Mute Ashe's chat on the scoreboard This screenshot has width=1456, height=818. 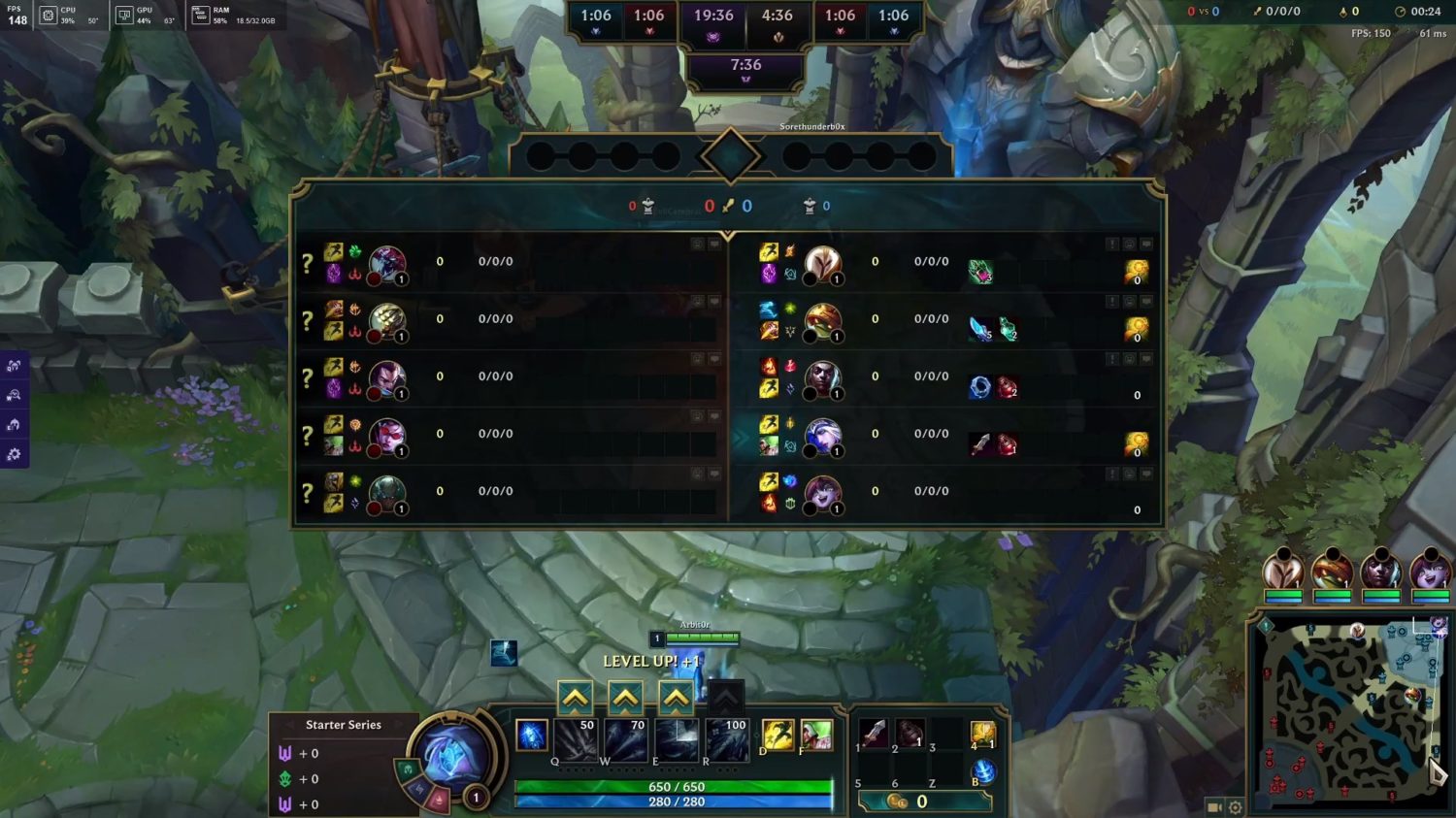pyautogui.click(x=1145, y=415)
